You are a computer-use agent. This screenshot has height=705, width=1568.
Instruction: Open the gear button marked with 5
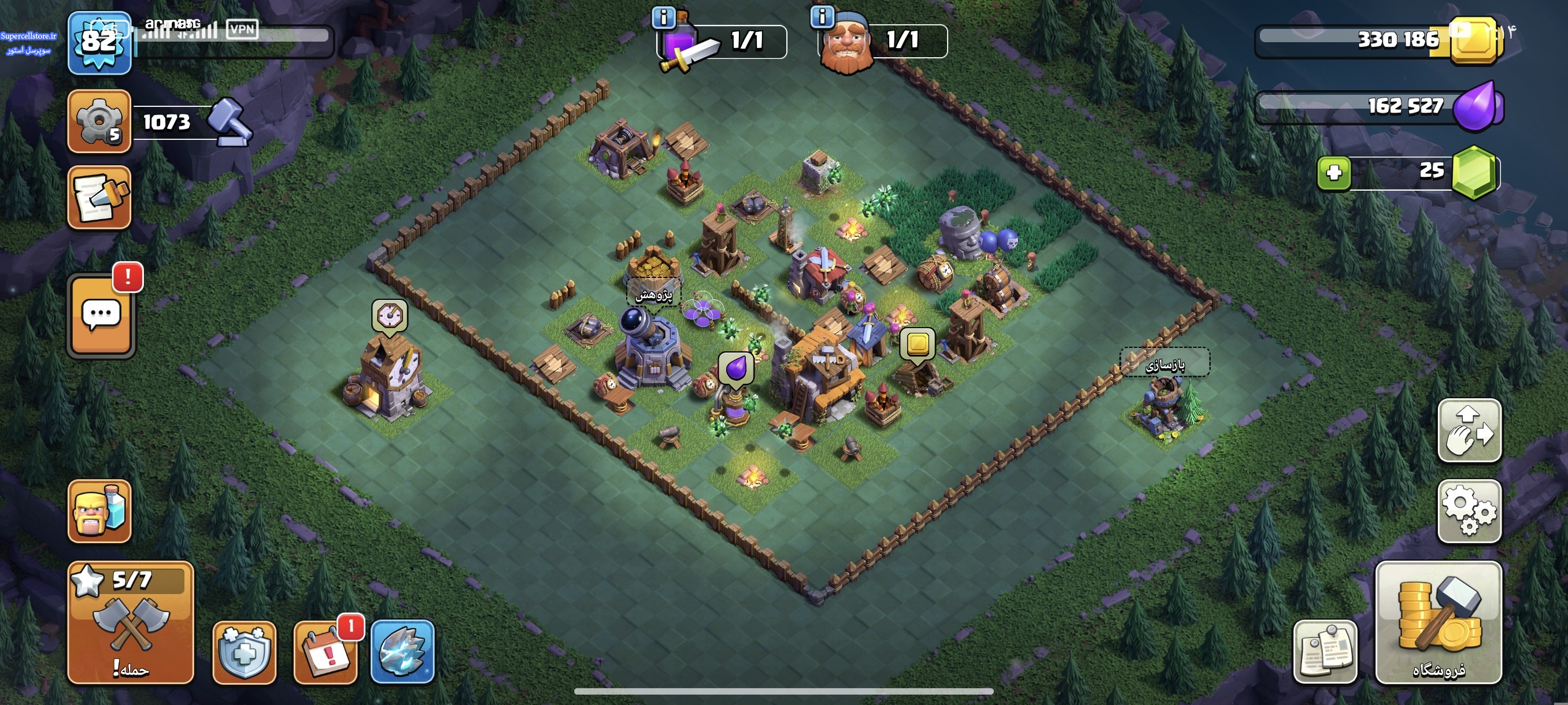[x=99, y=121]
